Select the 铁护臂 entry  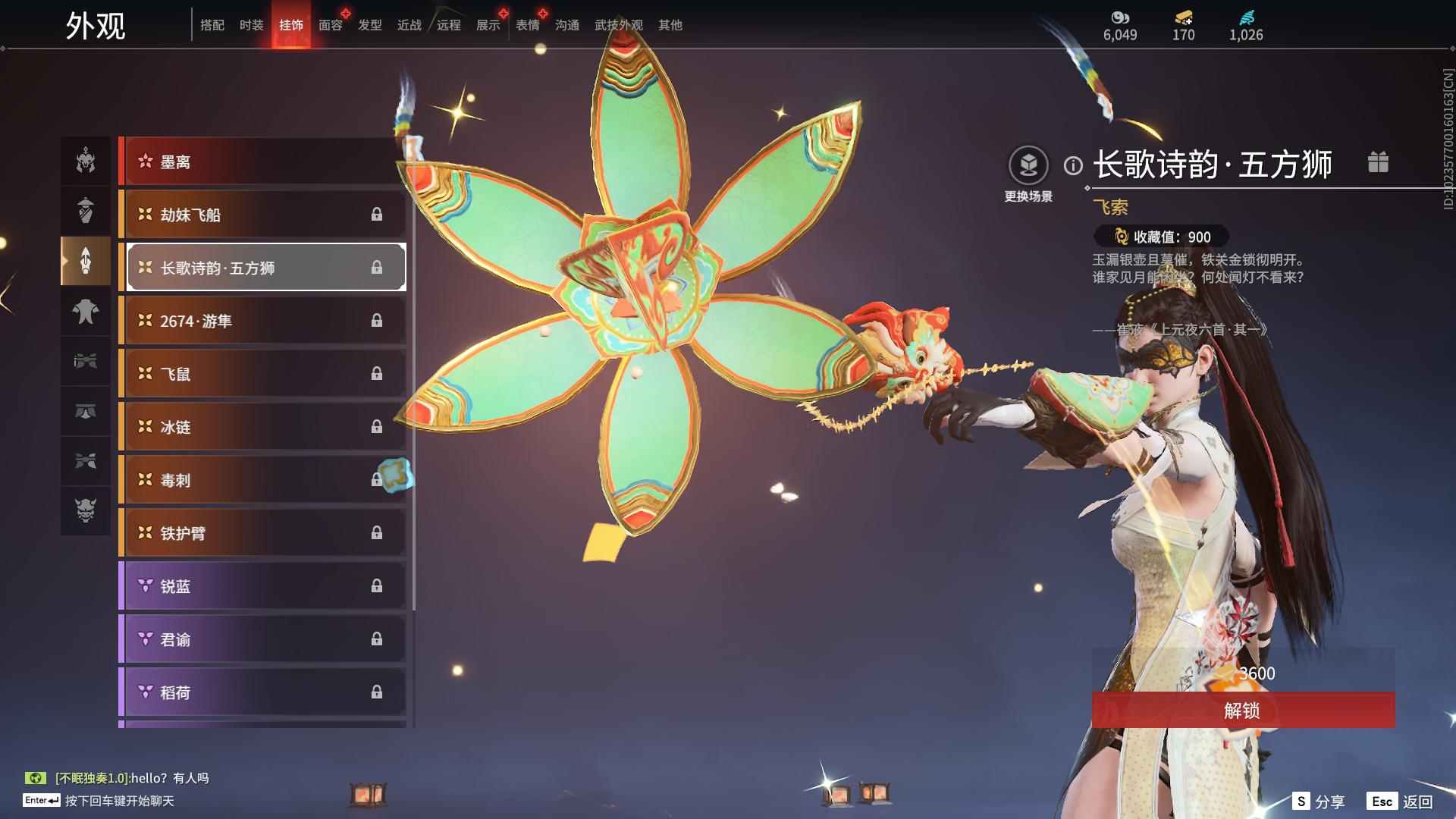[262, 533]
